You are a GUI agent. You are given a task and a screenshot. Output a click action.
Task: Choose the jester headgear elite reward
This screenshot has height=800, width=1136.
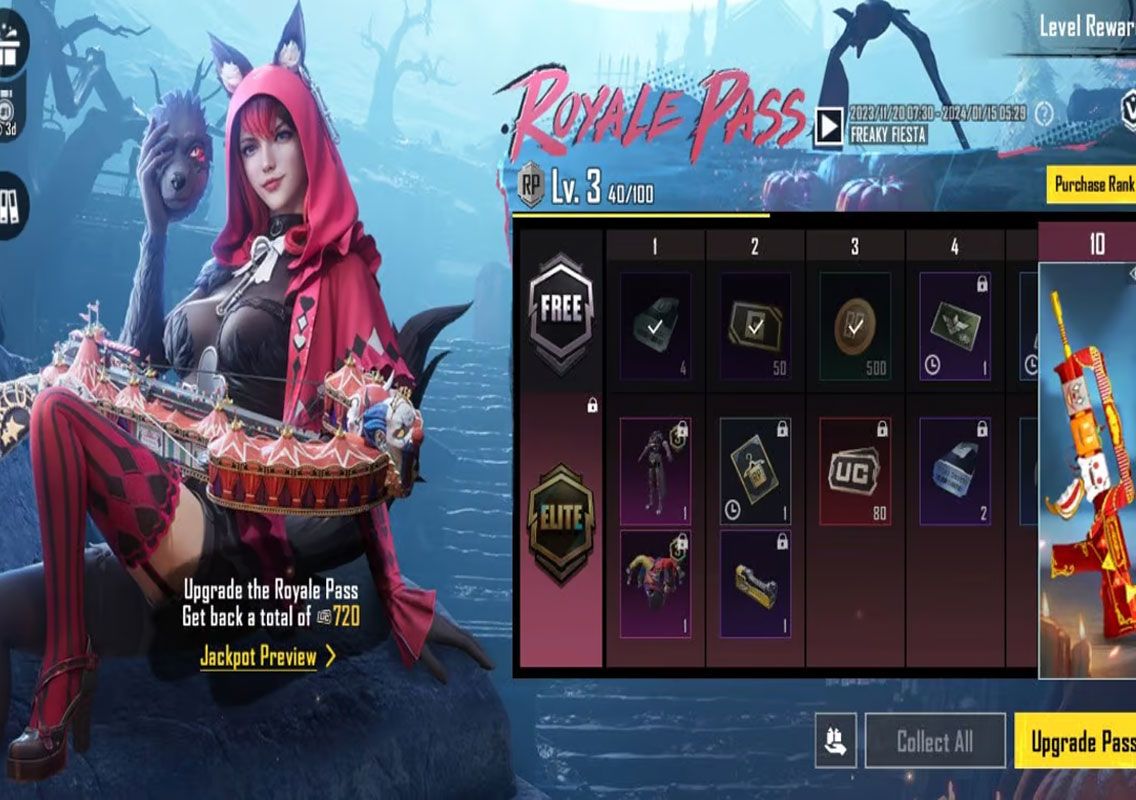click(655, 584)
